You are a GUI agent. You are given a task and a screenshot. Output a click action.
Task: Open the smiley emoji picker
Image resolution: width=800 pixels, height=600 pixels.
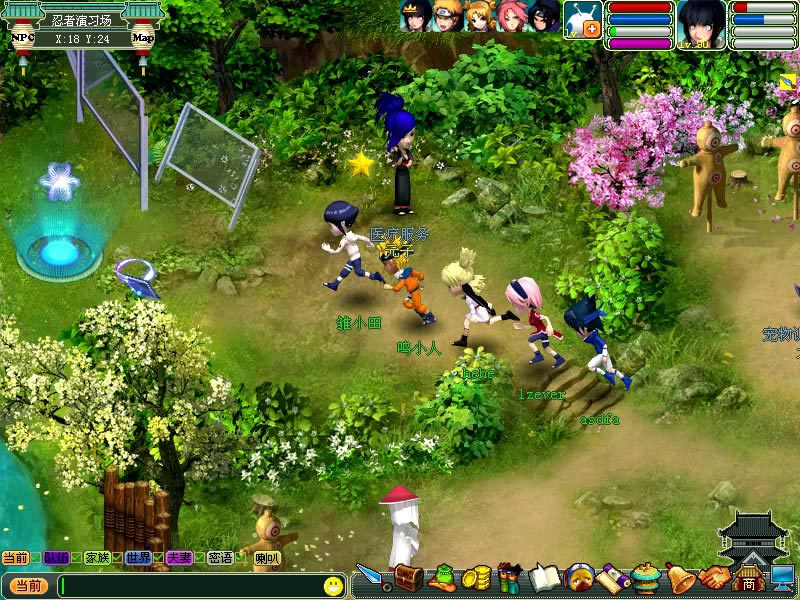pos(333,585)
